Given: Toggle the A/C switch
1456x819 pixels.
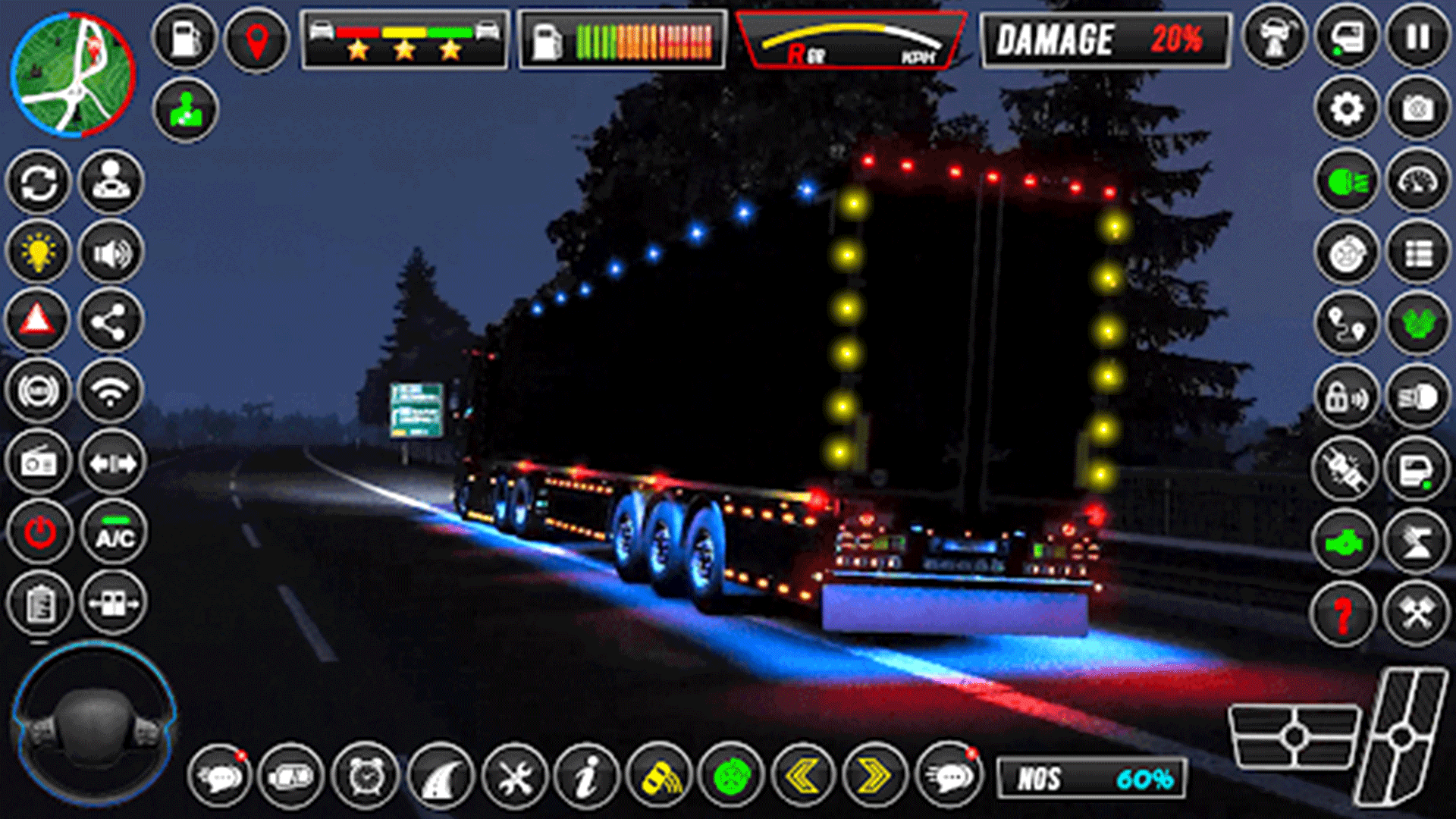Looking at the screenshot, I should pos(112,532).
